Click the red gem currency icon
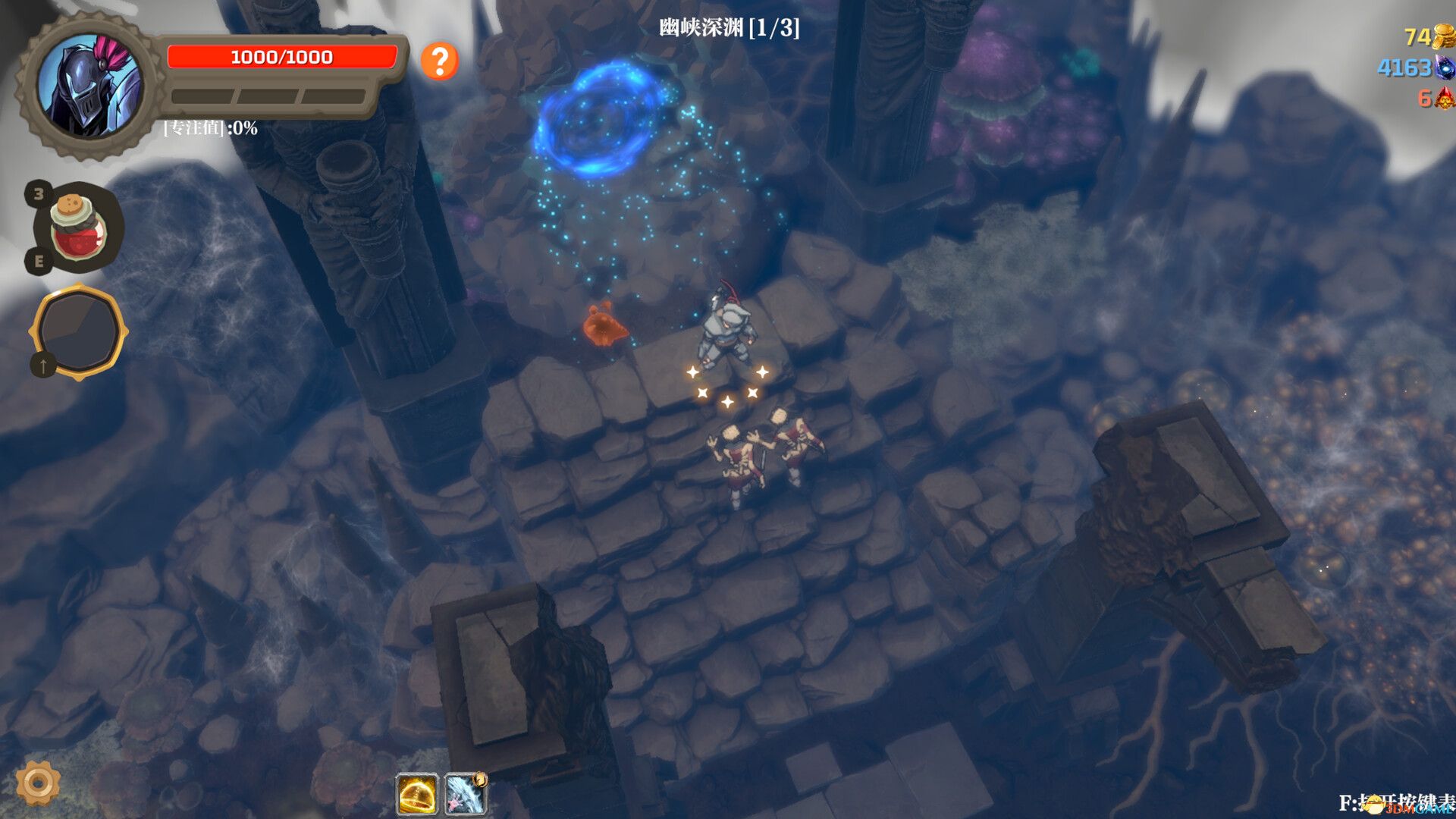1456x819 pixels. point(1443,99)
